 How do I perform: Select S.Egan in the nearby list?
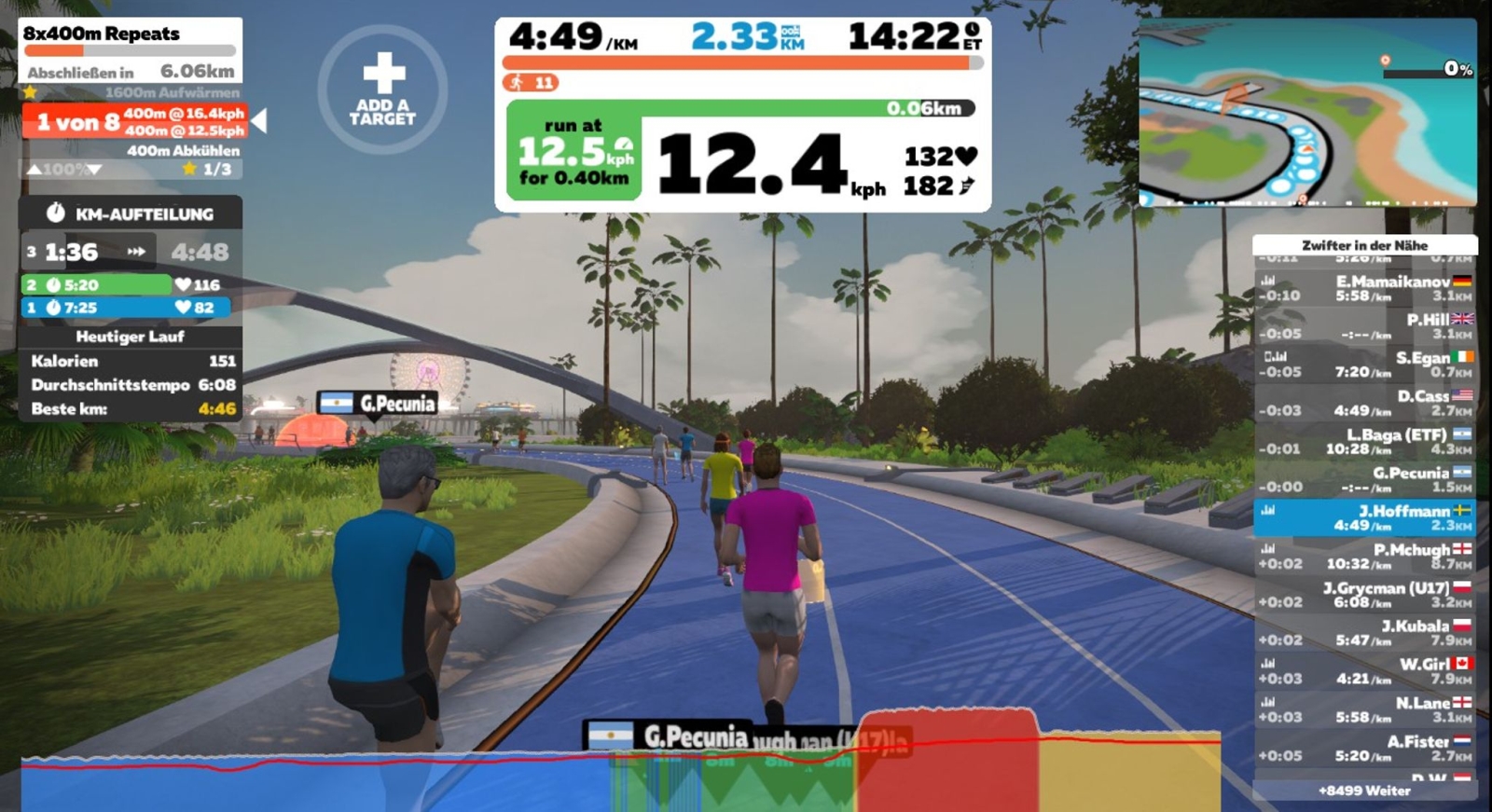(x=1364, y=365)
